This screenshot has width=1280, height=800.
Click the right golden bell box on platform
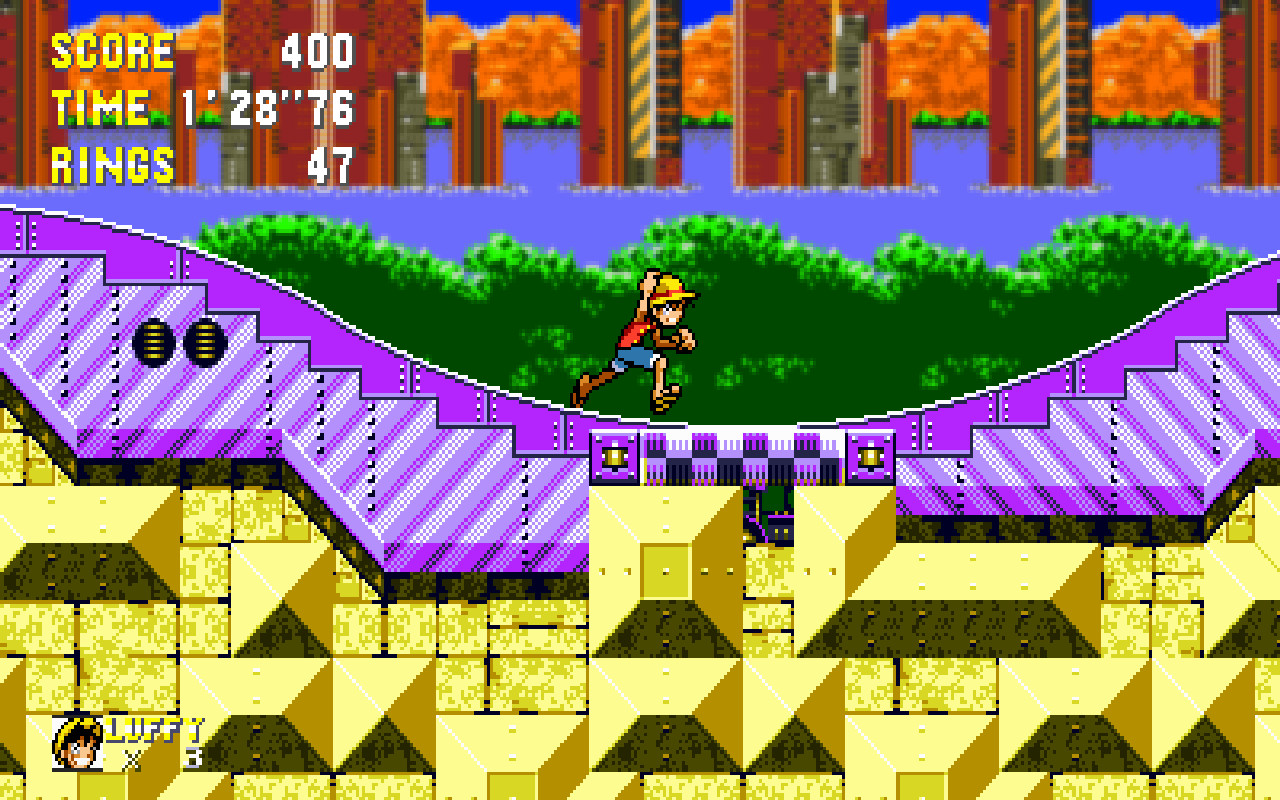click(x=869, y=457)
